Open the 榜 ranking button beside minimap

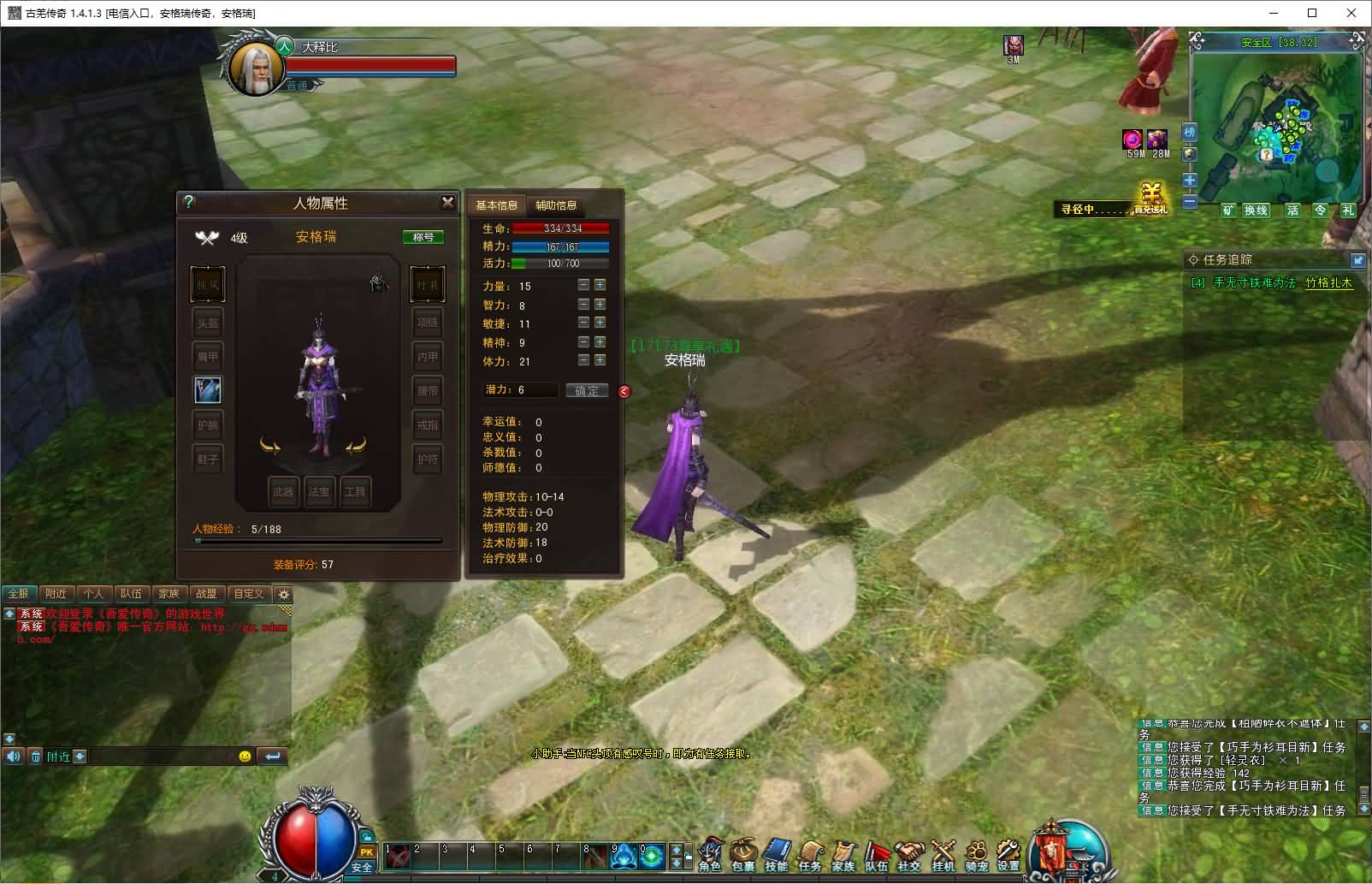click(x=1190, y=133)
